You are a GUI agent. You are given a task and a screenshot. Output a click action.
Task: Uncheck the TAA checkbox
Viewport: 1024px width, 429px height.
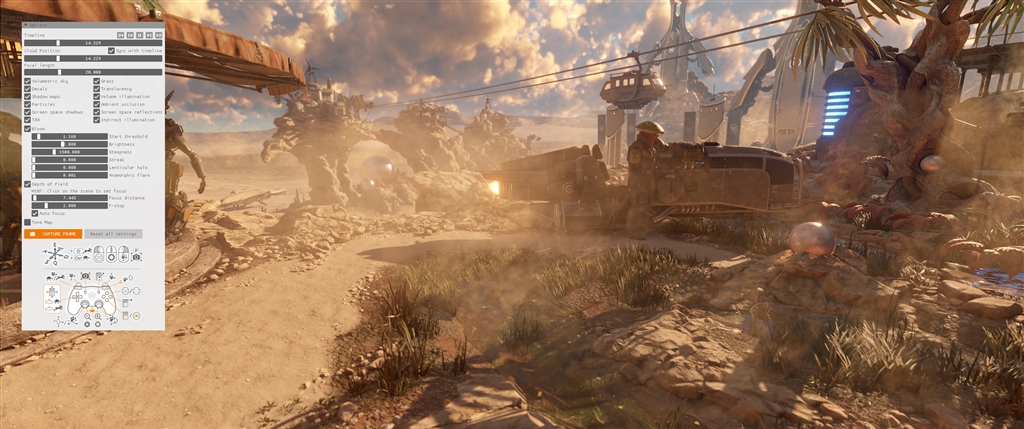tap(27, 120)
